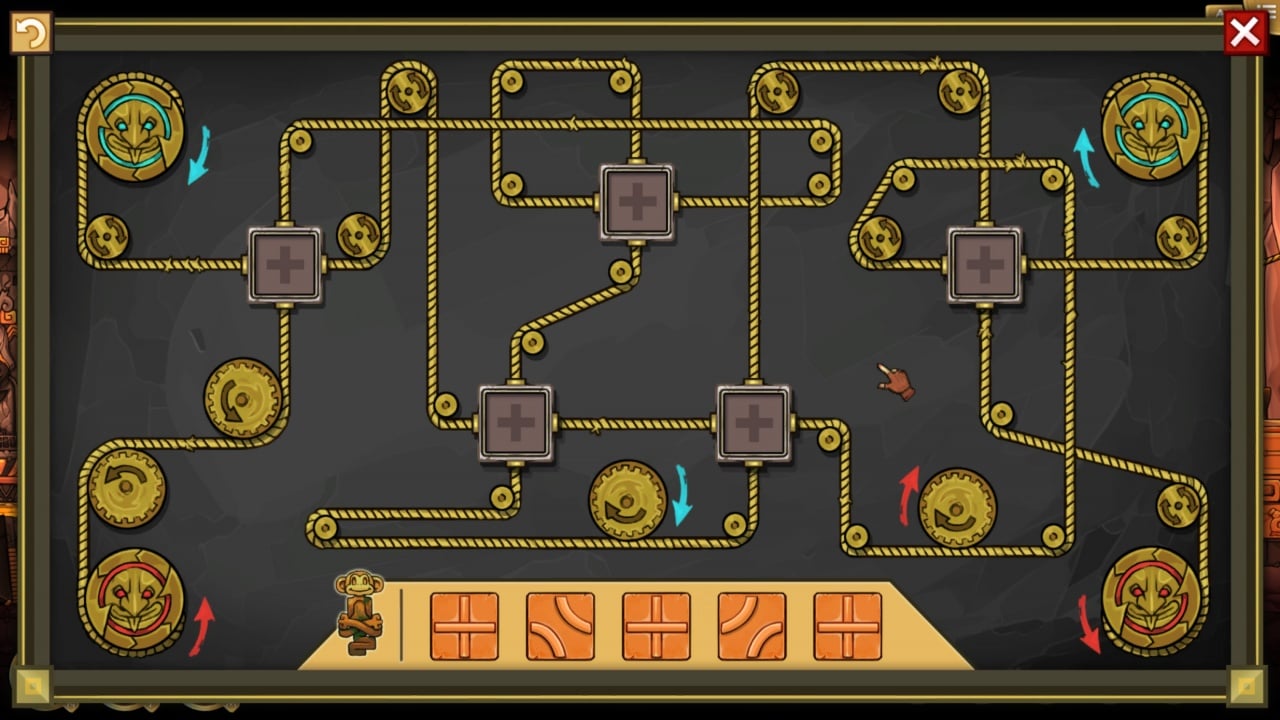Pick the curved tile with top-right and bottom-left arcs
The height and width of the screenshot is (720, 1280).
pos(560,627)
